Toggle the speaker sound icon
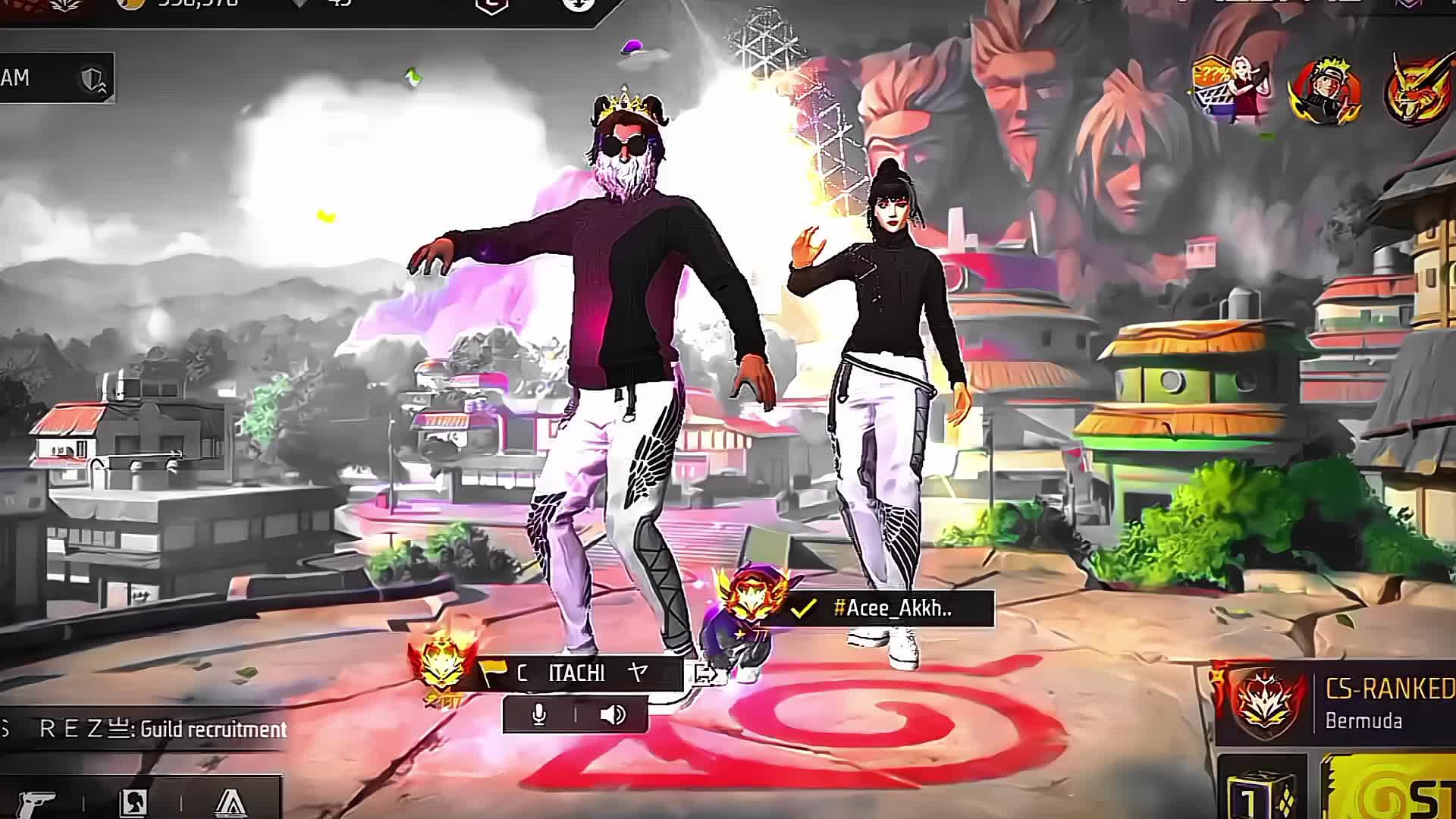1456x819 pixels. tap(612, 714)
